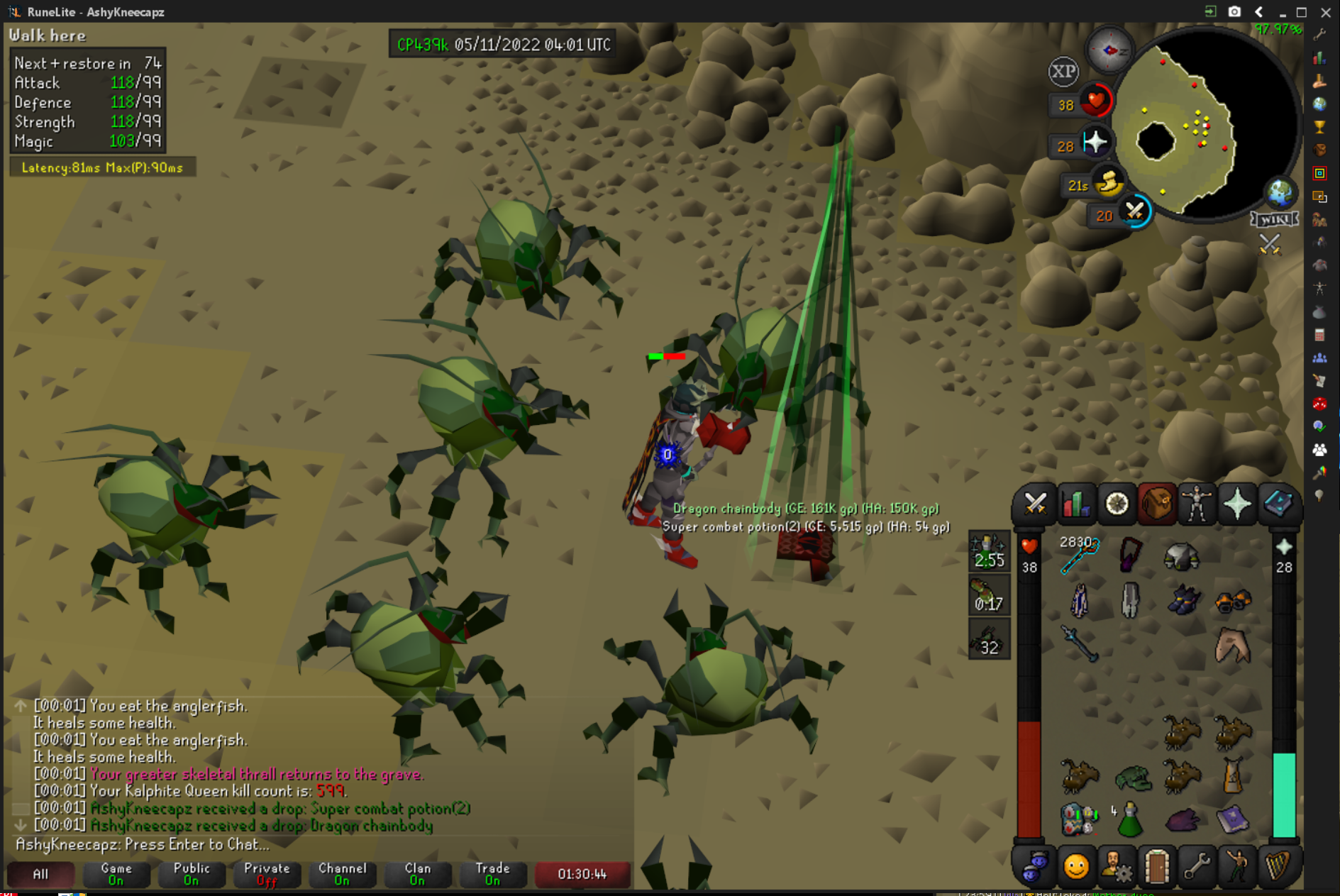Open the Spellbook tab
The width and height of the screenshot is (1340, 896).
coord(1278,504)
